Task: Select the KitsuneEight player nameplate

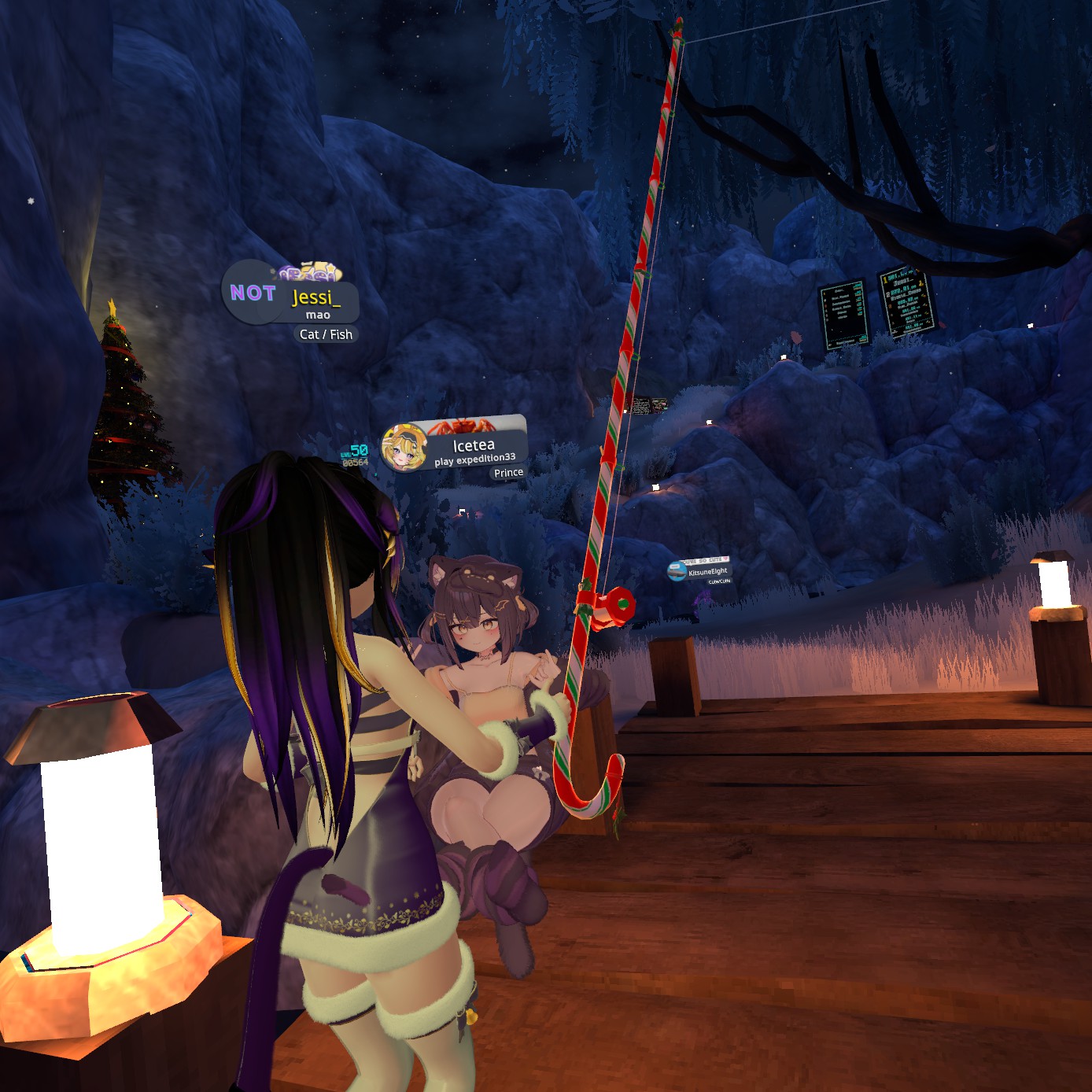Action: [x=706, y=572]
